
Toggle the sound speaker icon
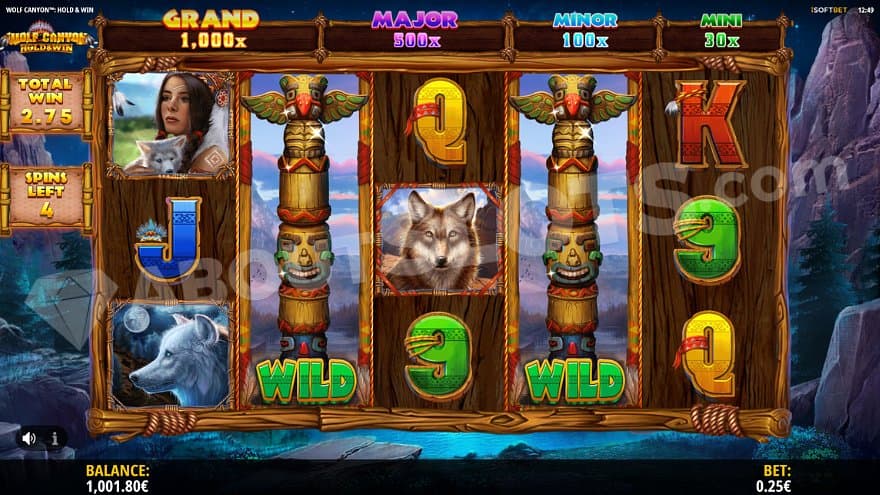click(x=29, y=437)
